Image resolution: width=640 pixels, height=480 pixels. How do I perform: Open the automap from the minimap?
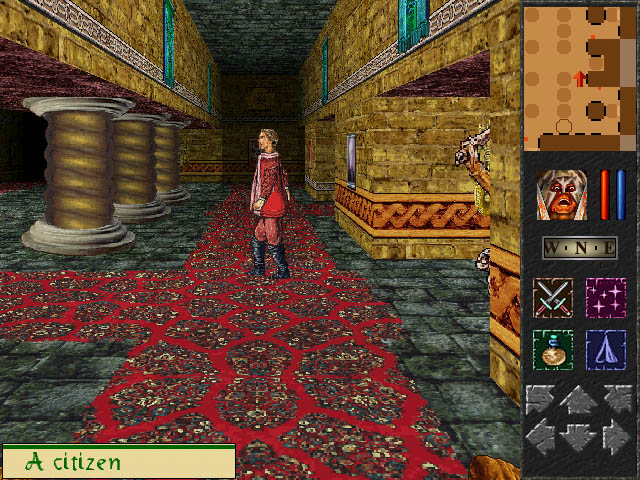[x=580, y=76]
